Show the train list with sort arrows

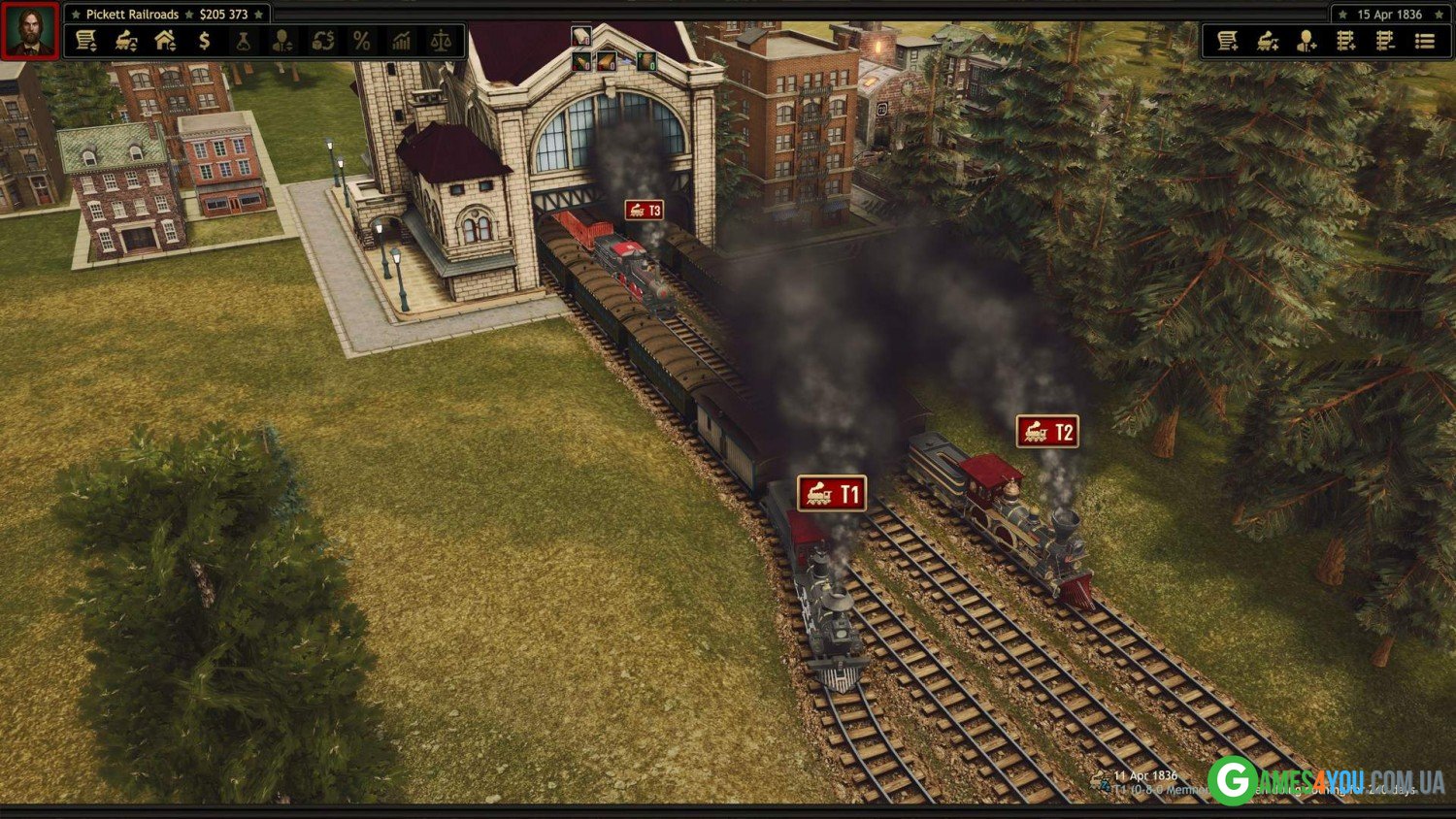click(126, 41)
